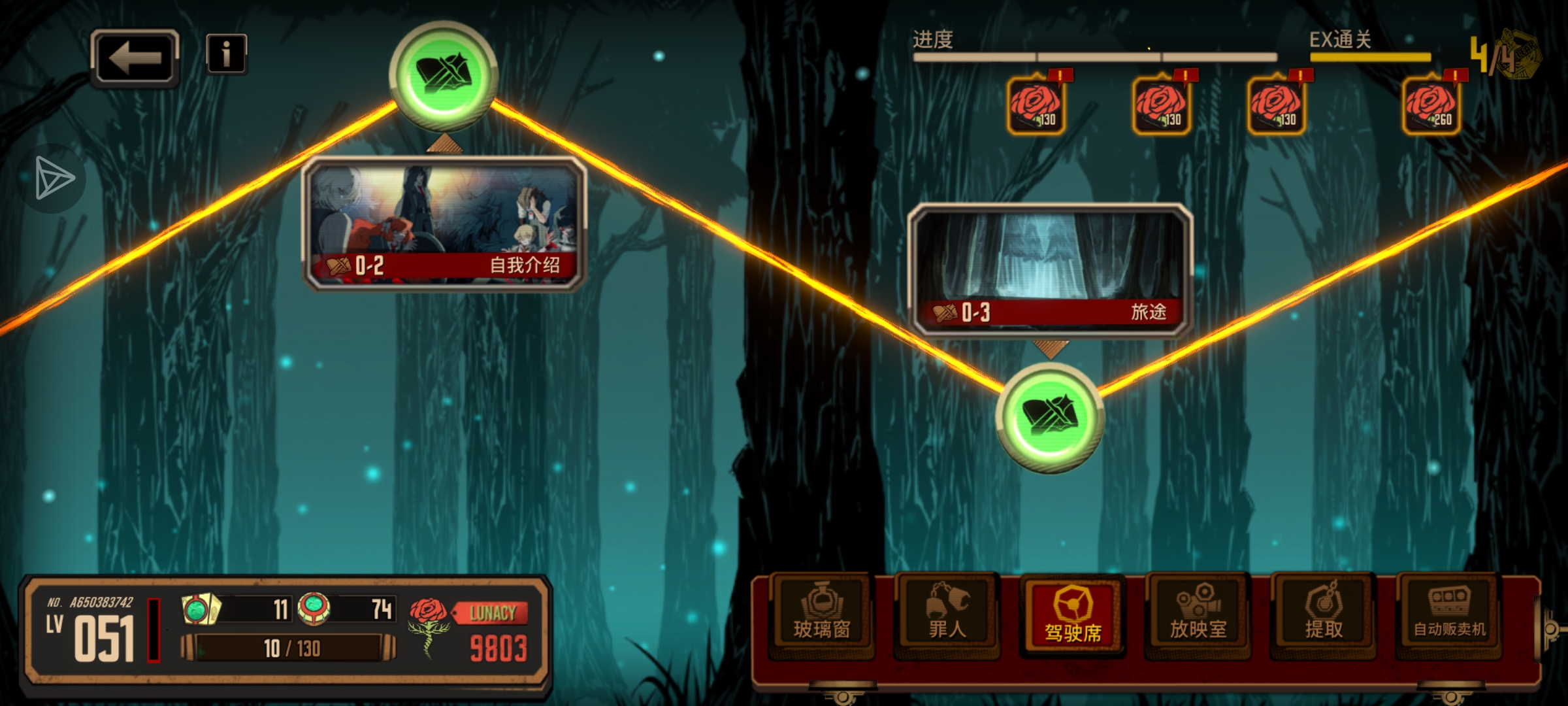Viewport: 1568px width, 706px height.
Task: Tap the paper-plane overlay button
Action: tap(54, 178)
